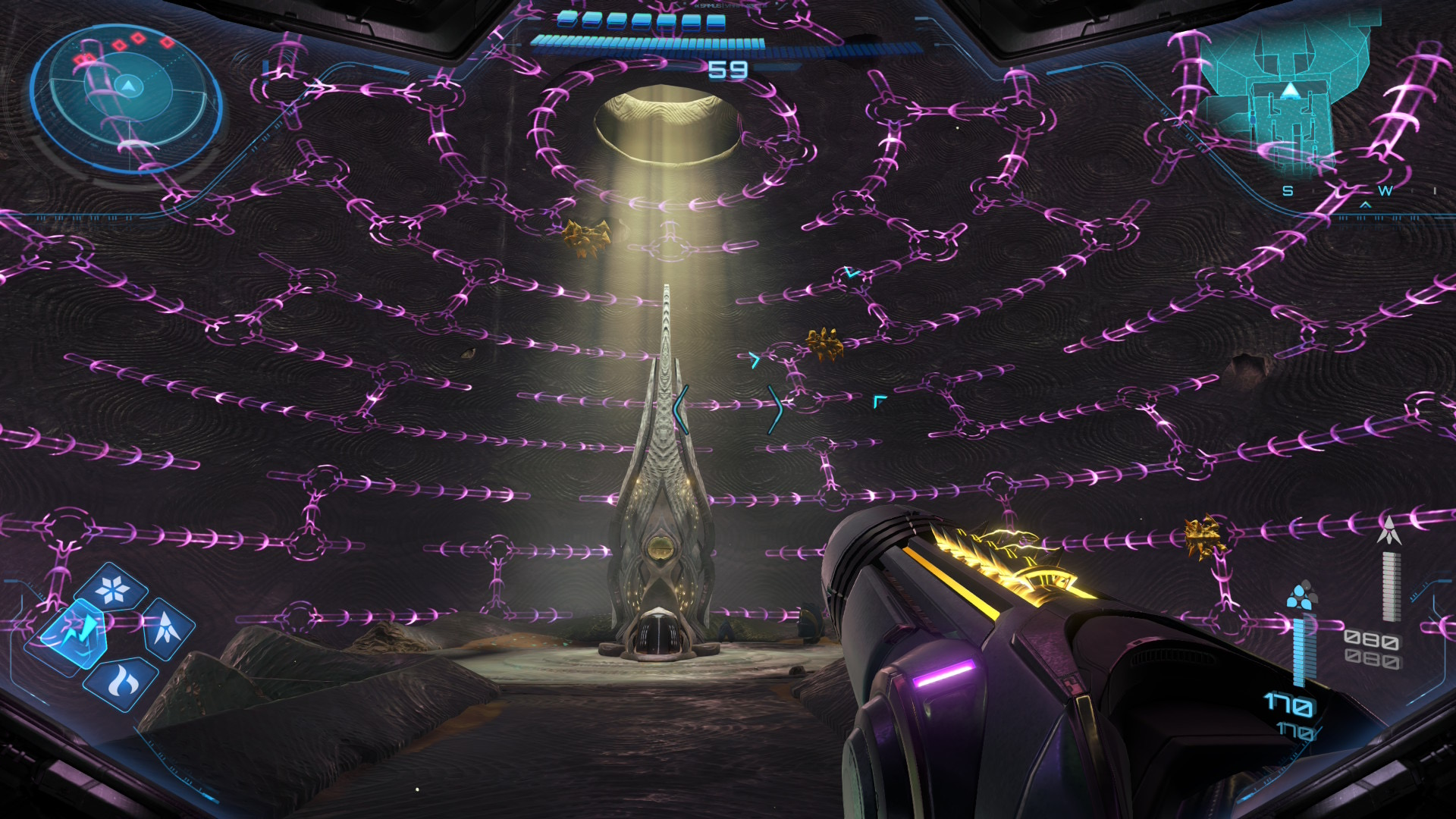Select the grey missile ammo icon
This screenshot has height=819, width=1456.
coord(1389,530)
